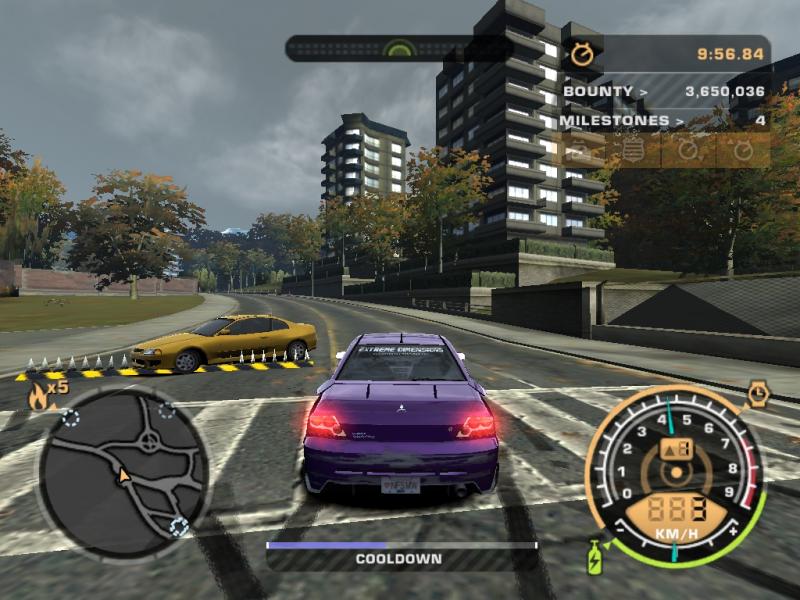Screen dimensions: 800x600
Task: Activate the green nitrous bottle icon
Action: [594, 556]
